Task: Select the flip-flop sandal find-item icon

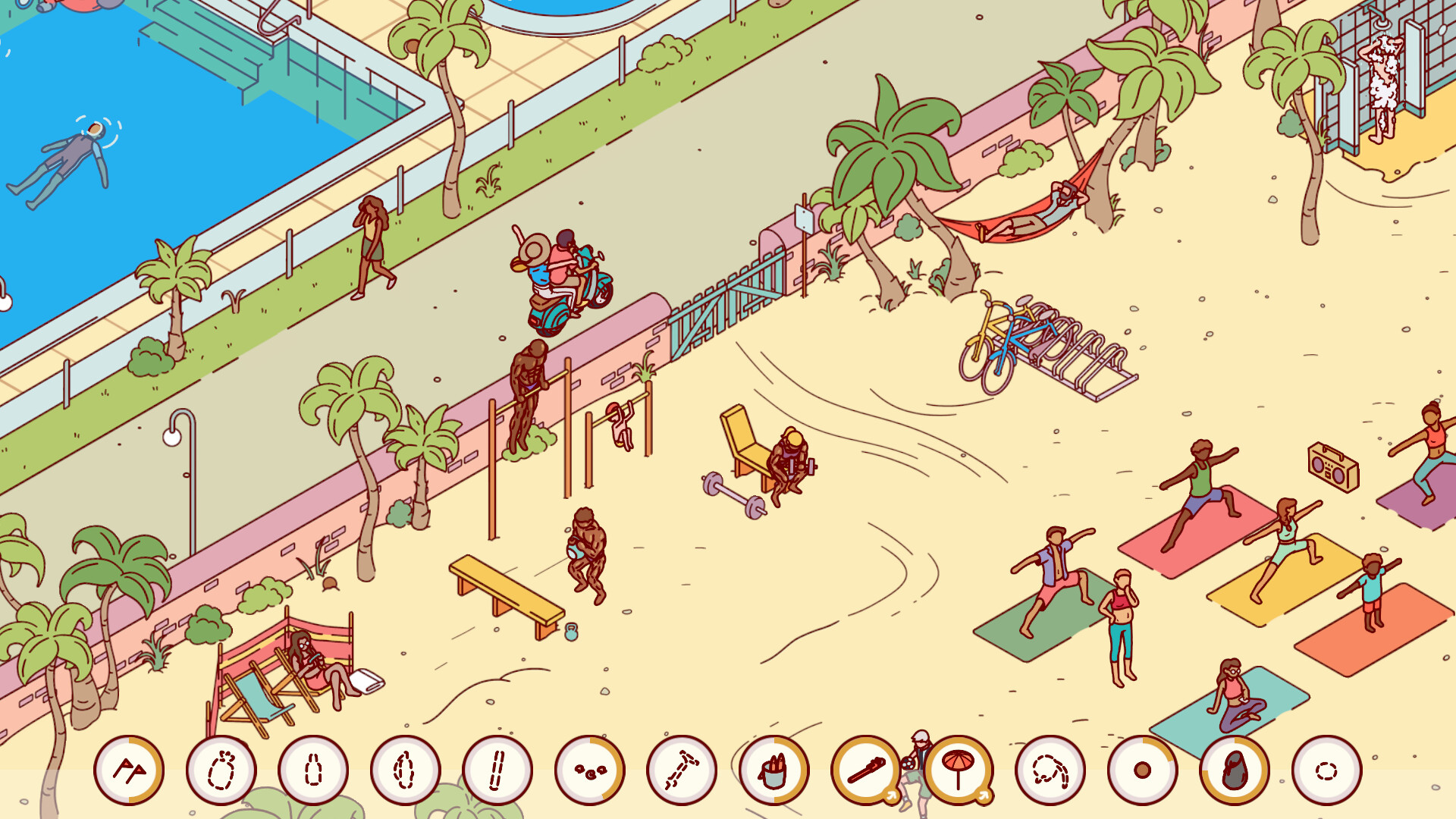Action: (1235, 770)
